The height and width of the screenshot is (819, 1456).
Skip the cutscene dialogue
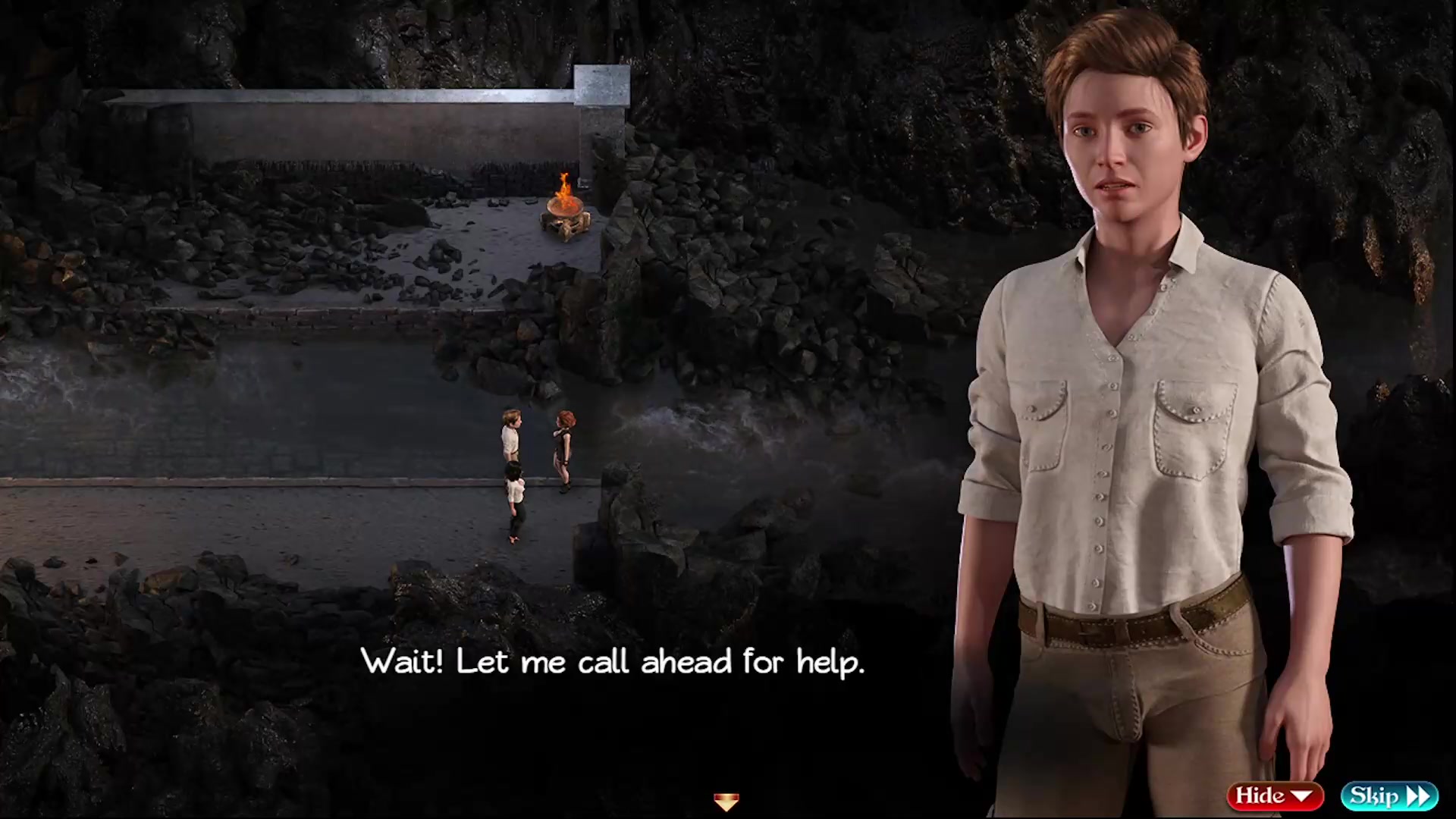[x=1389, y=795]
